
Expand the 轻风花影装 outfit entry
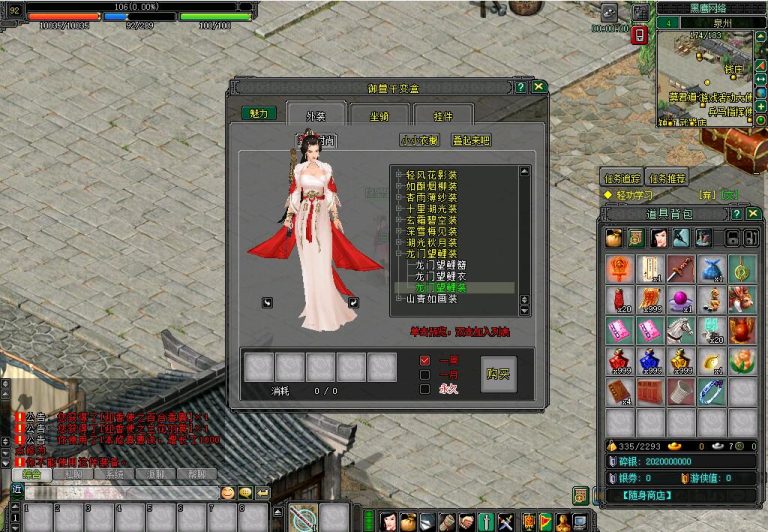tap(399, 175)
